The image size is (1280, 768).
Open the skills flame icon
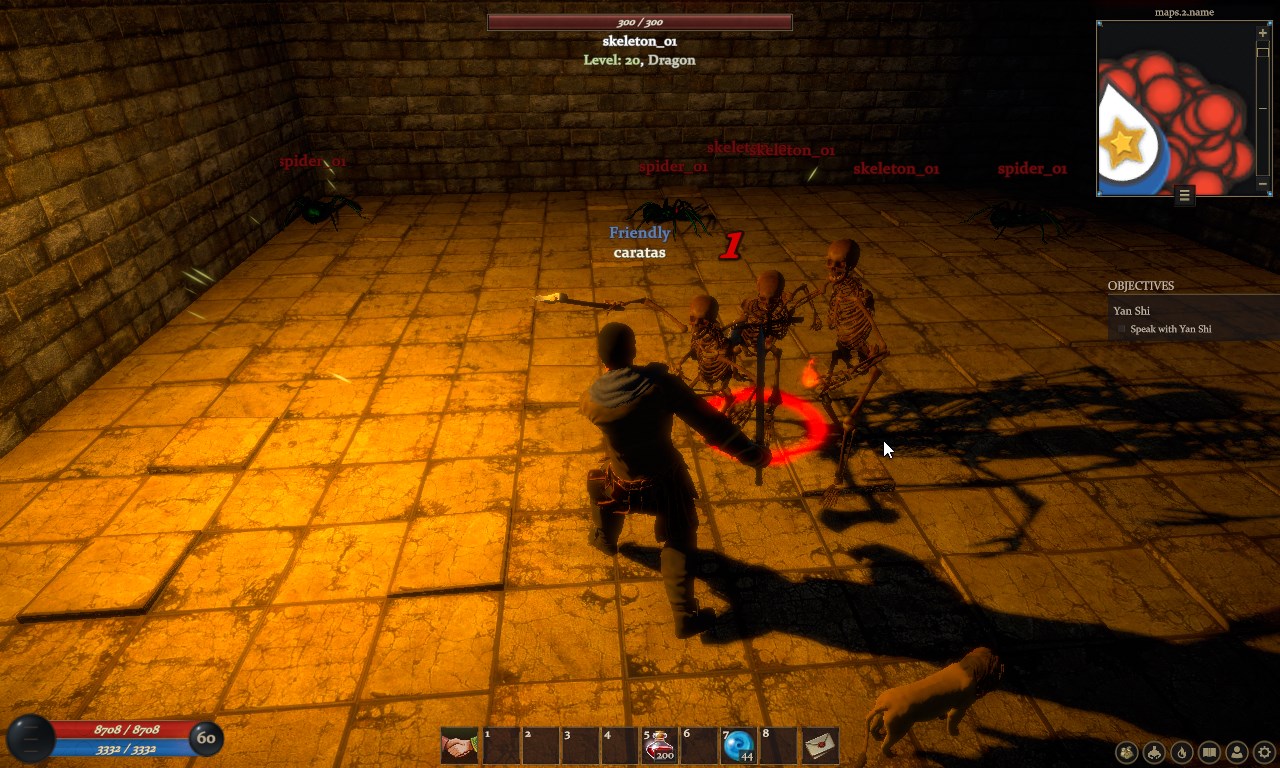(x=1181, y=753)
